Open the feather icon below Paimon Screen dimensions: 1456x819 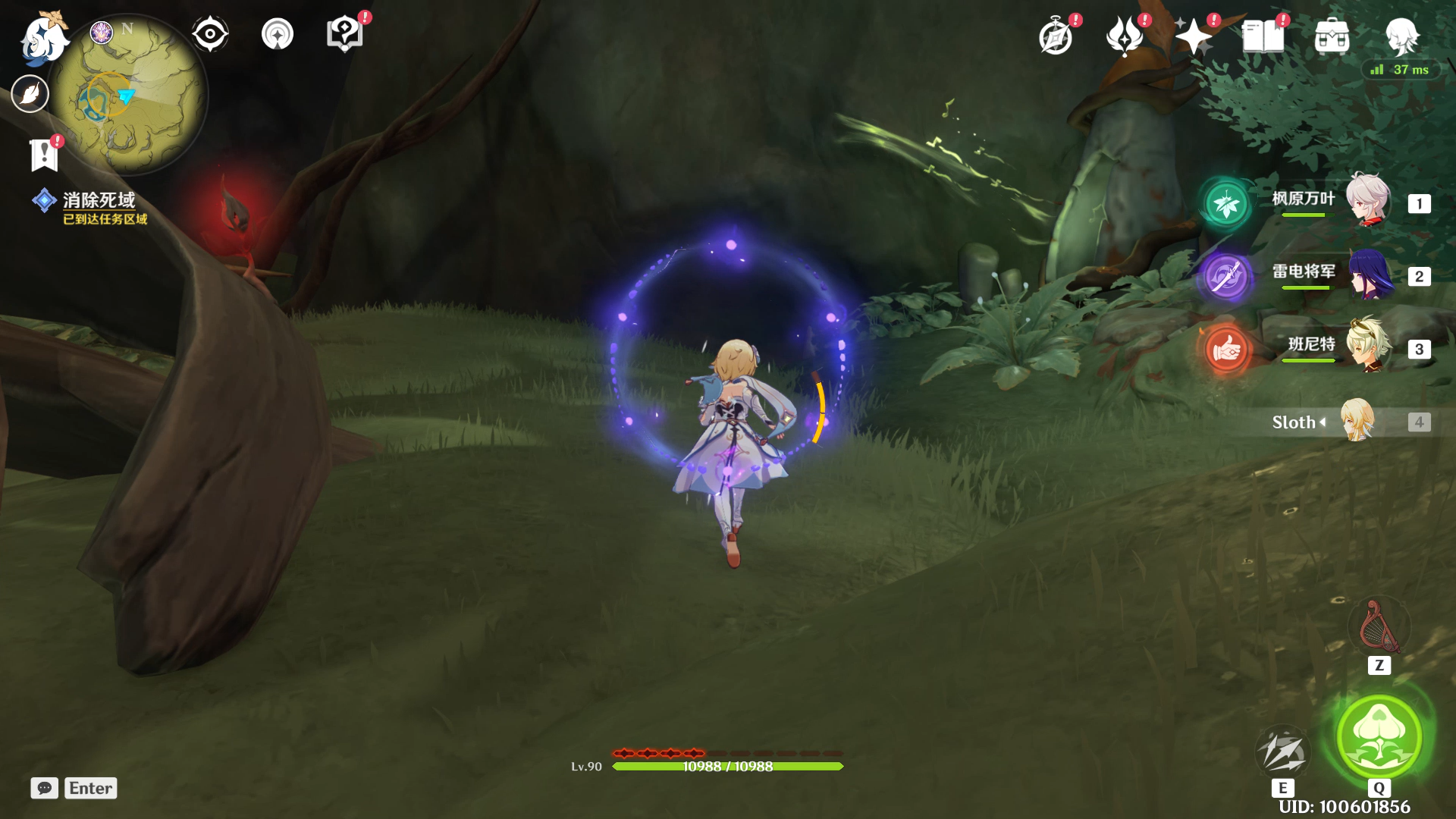coord(30,94)
